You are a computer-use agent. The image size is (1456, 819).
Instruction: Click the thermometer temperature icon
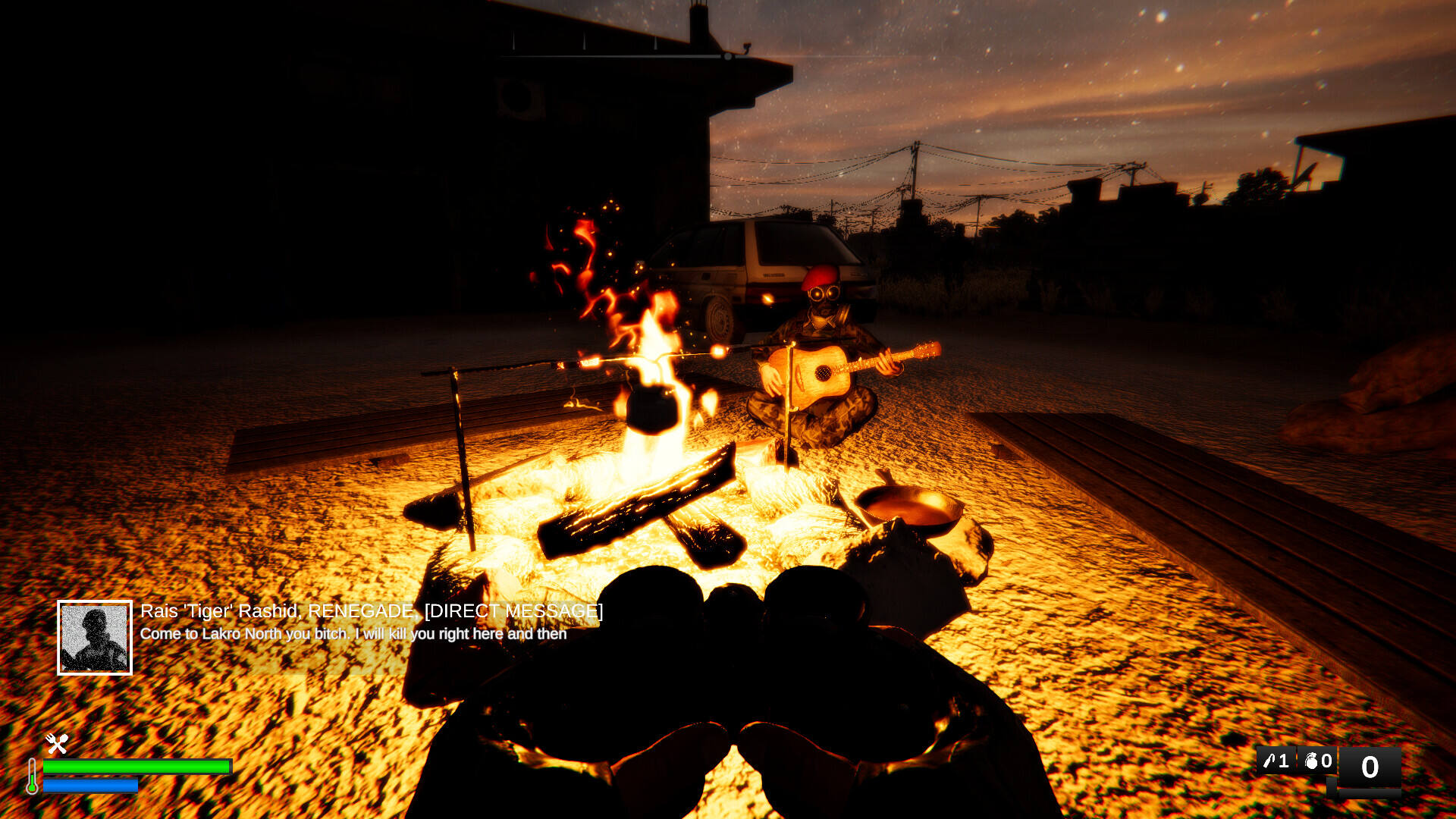click(32, 776)
